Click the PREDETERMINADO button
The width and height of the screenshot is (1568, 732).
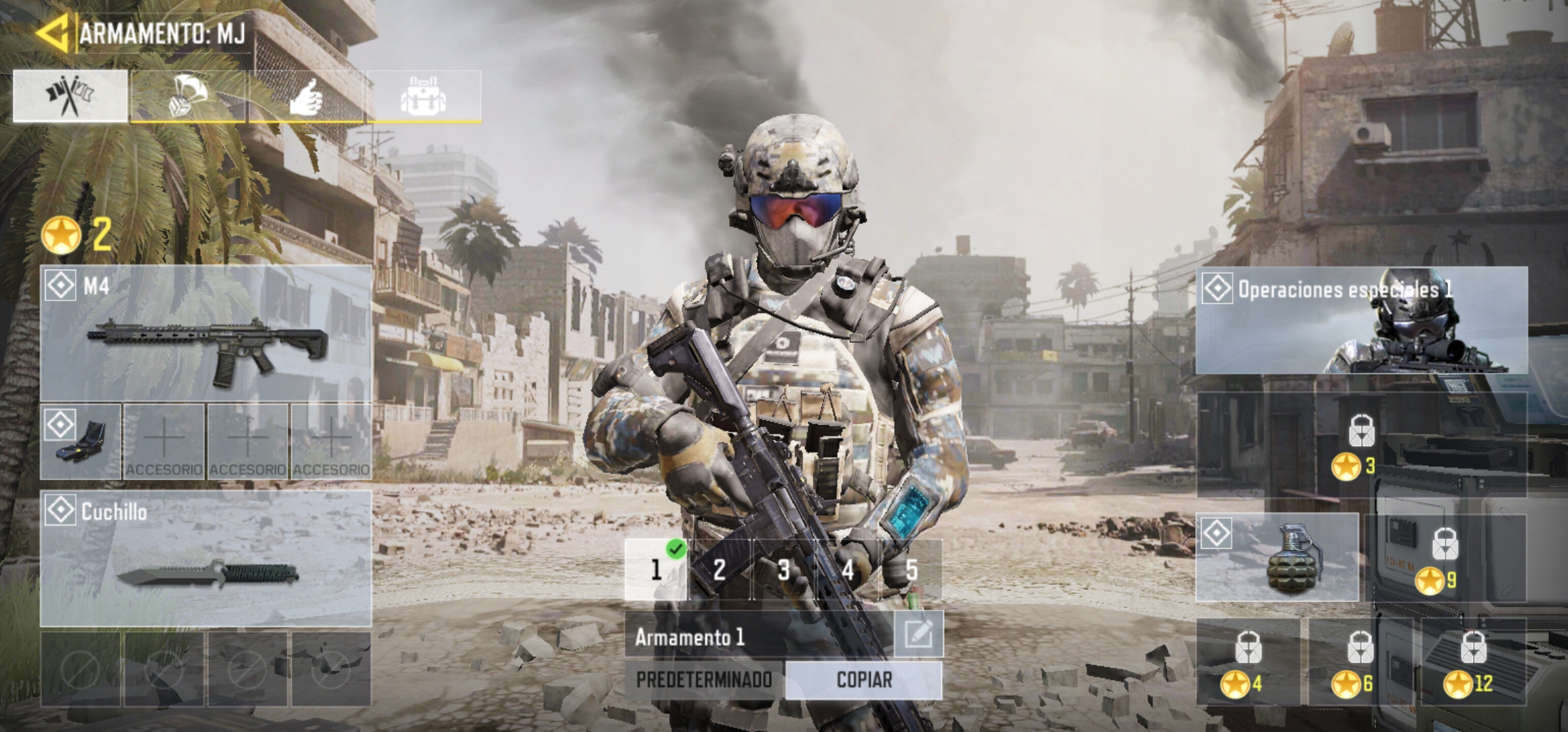coord(704,680)
